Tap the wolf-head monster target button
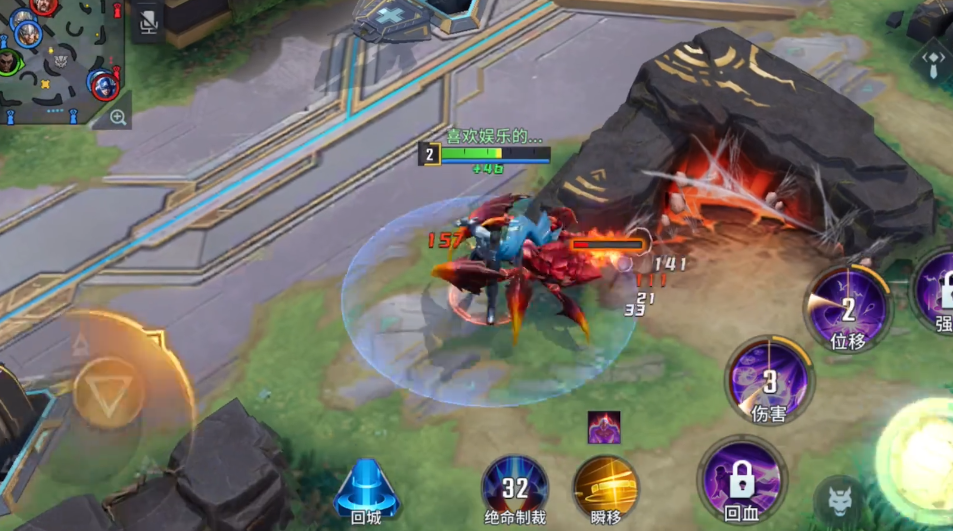This screenshot has height=531, width=953. pyautogui.click(x=838, y=497)
